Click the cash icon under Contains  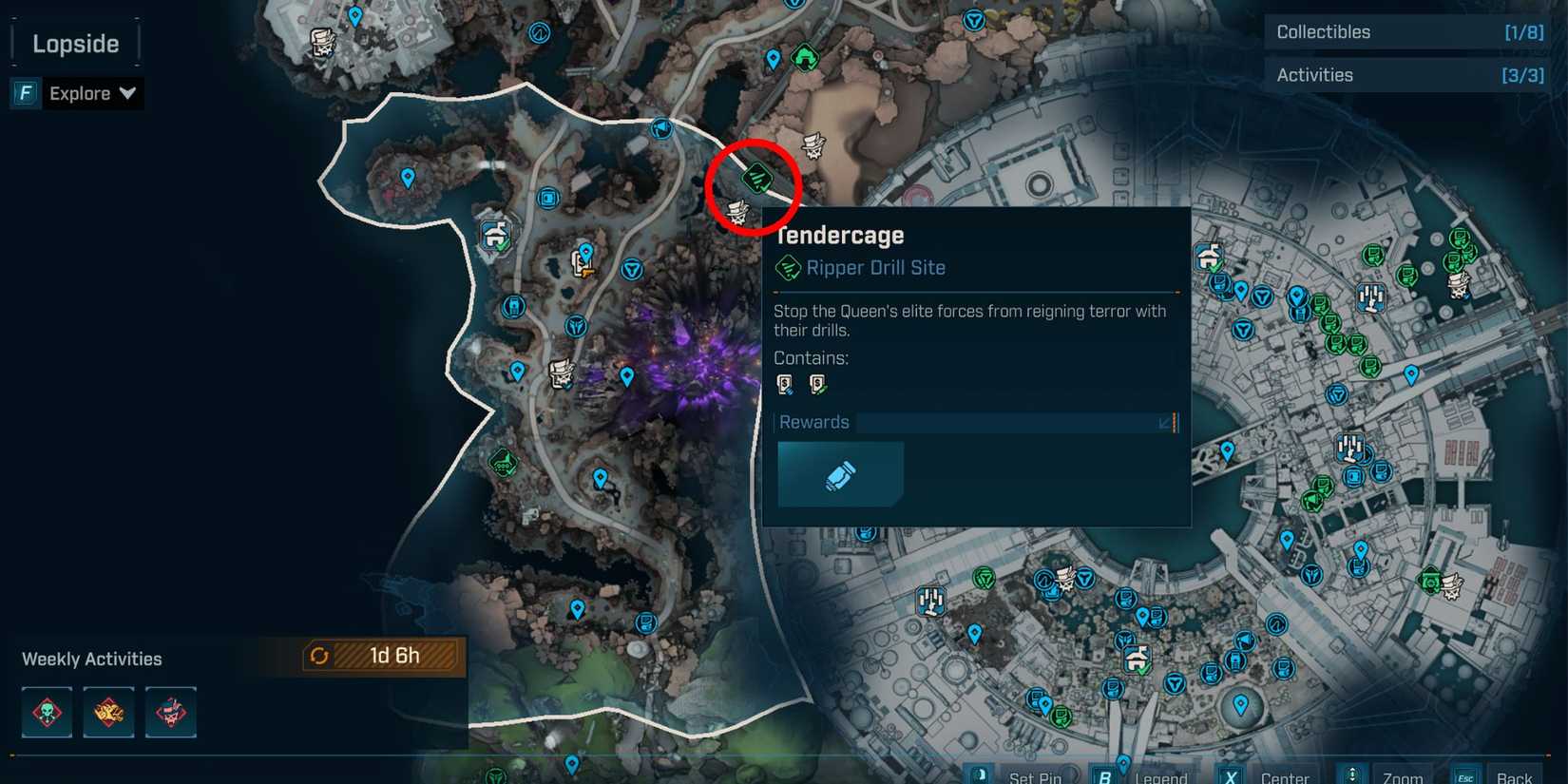click(x=785, y=384)
